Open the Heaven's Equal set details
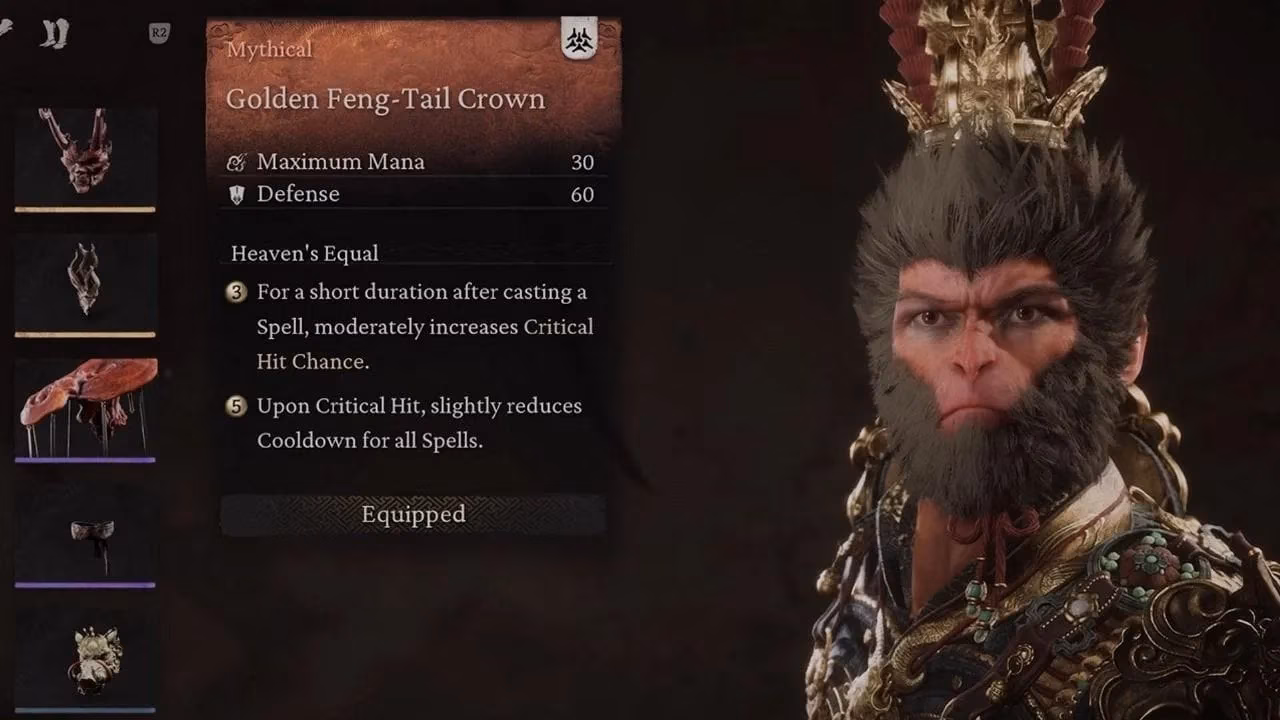The height and width of the screenshot is (720, 1280). 304,253
